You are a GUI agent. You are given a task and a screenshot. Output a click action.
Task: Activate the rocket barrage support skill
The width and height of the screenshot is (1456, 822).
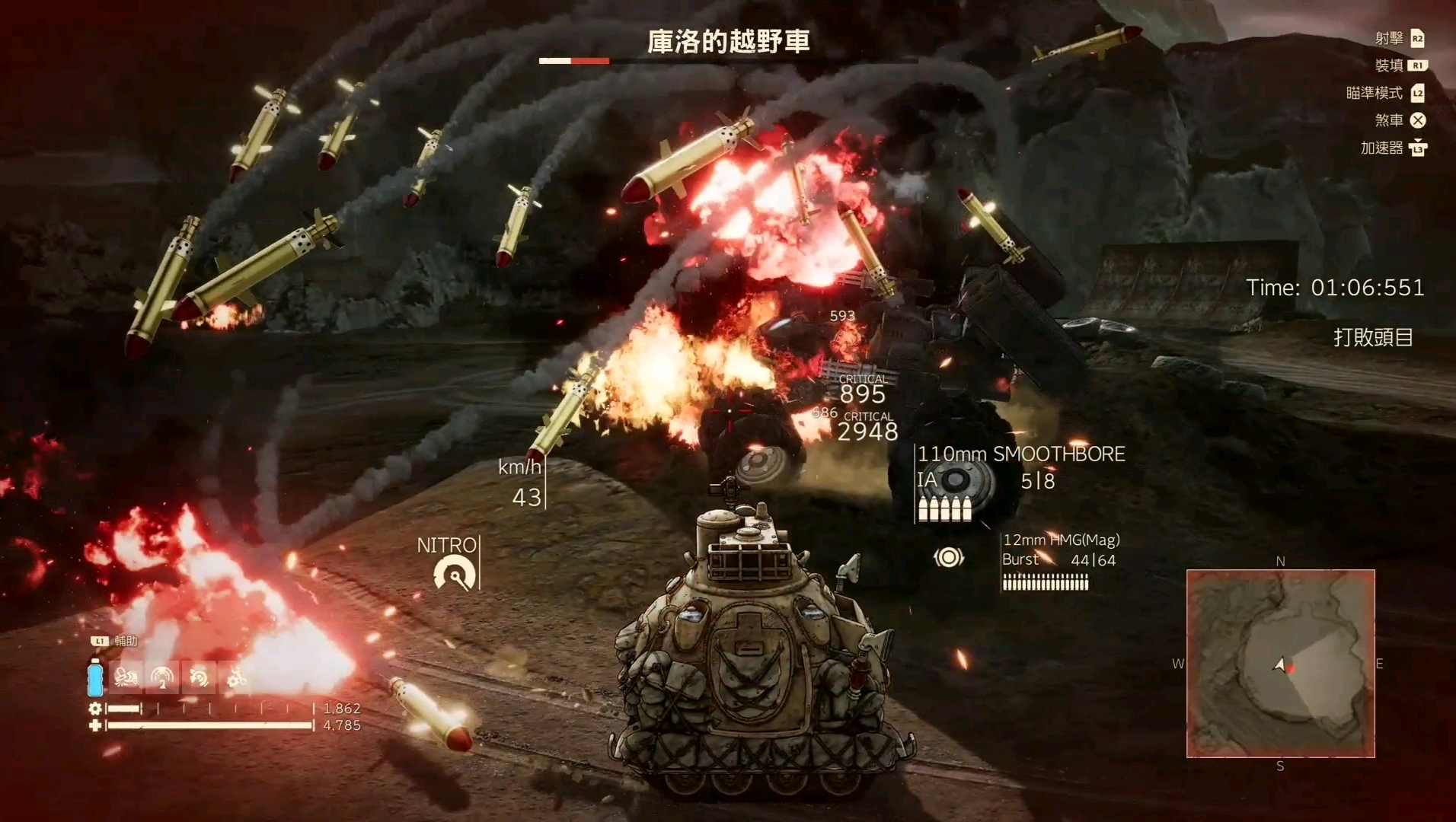(126, 677)
